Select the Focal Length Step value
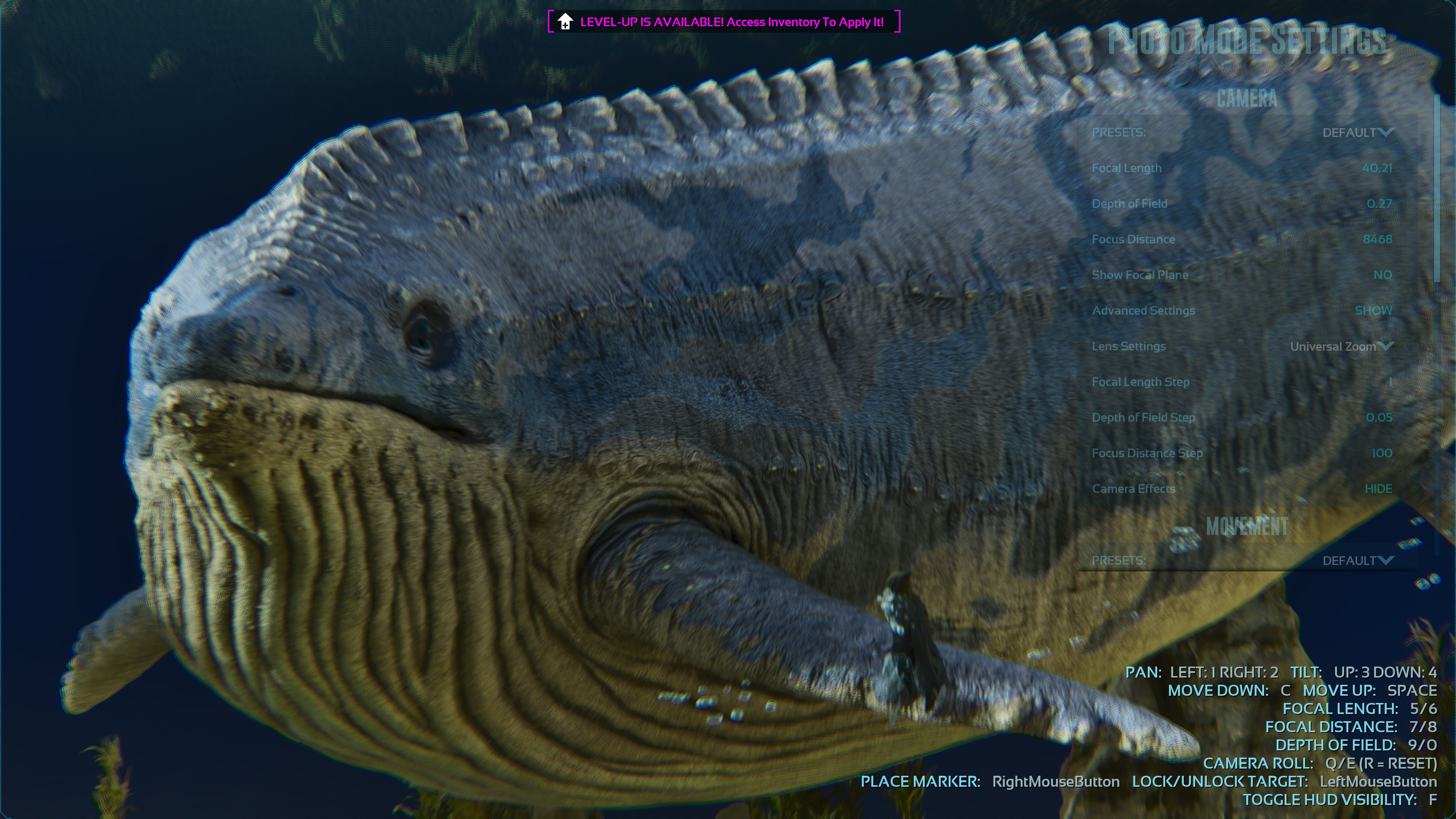The height and width of the screenshot is (819, 1456). click(x=1390, y=382)
